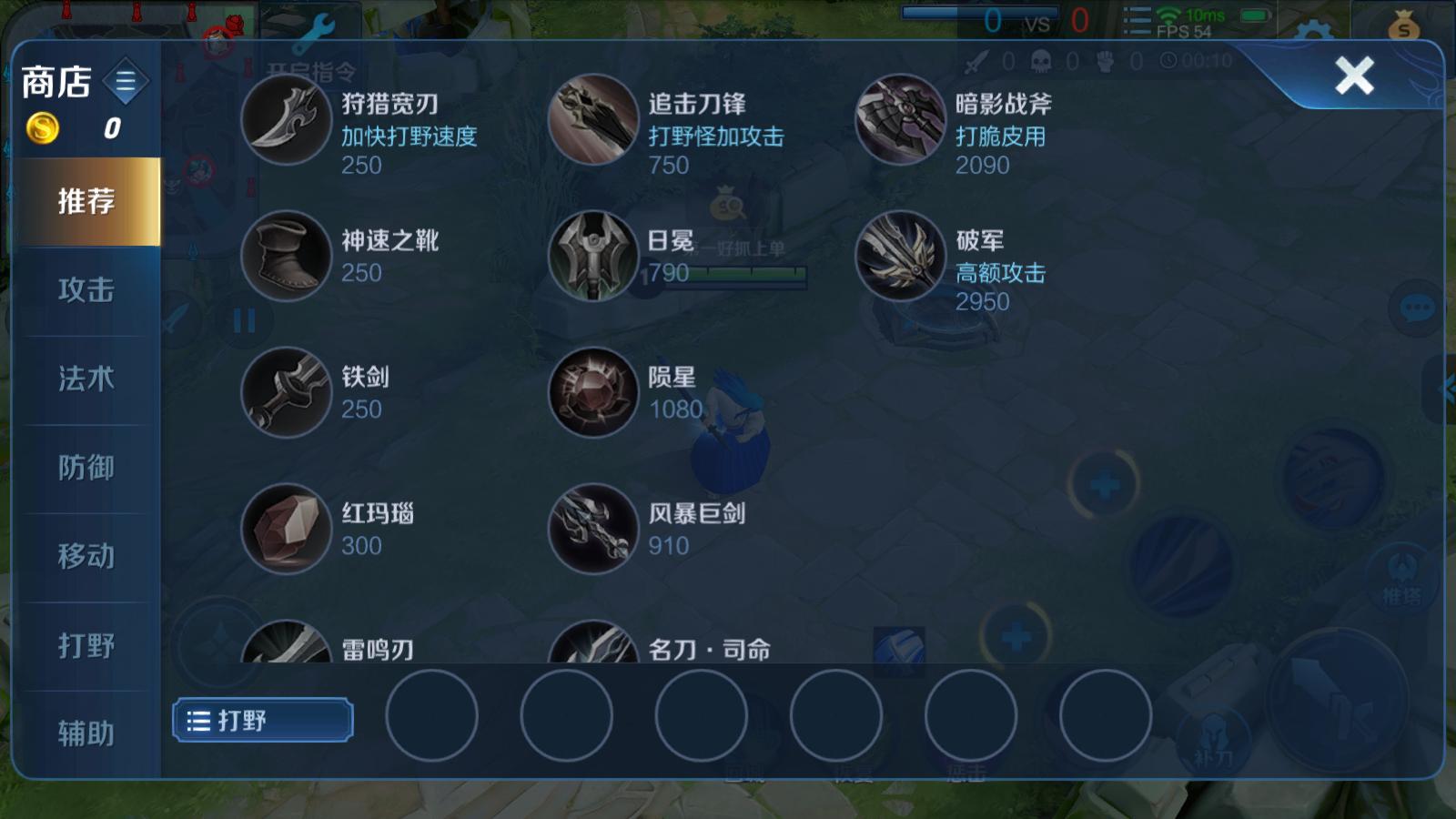The image size is (1456, 819).
Task: Expand the shop filter diamond beside 商店
Action: pyautogui.click(x=124, y=80)
